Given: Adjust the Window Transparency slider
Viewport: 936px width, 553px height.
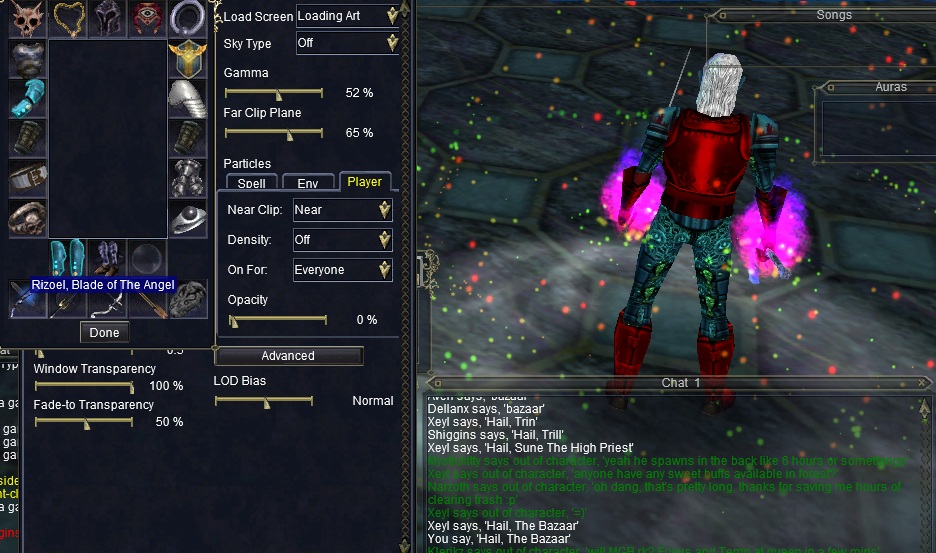Looking at the screenshot, I should coord(131,386).
